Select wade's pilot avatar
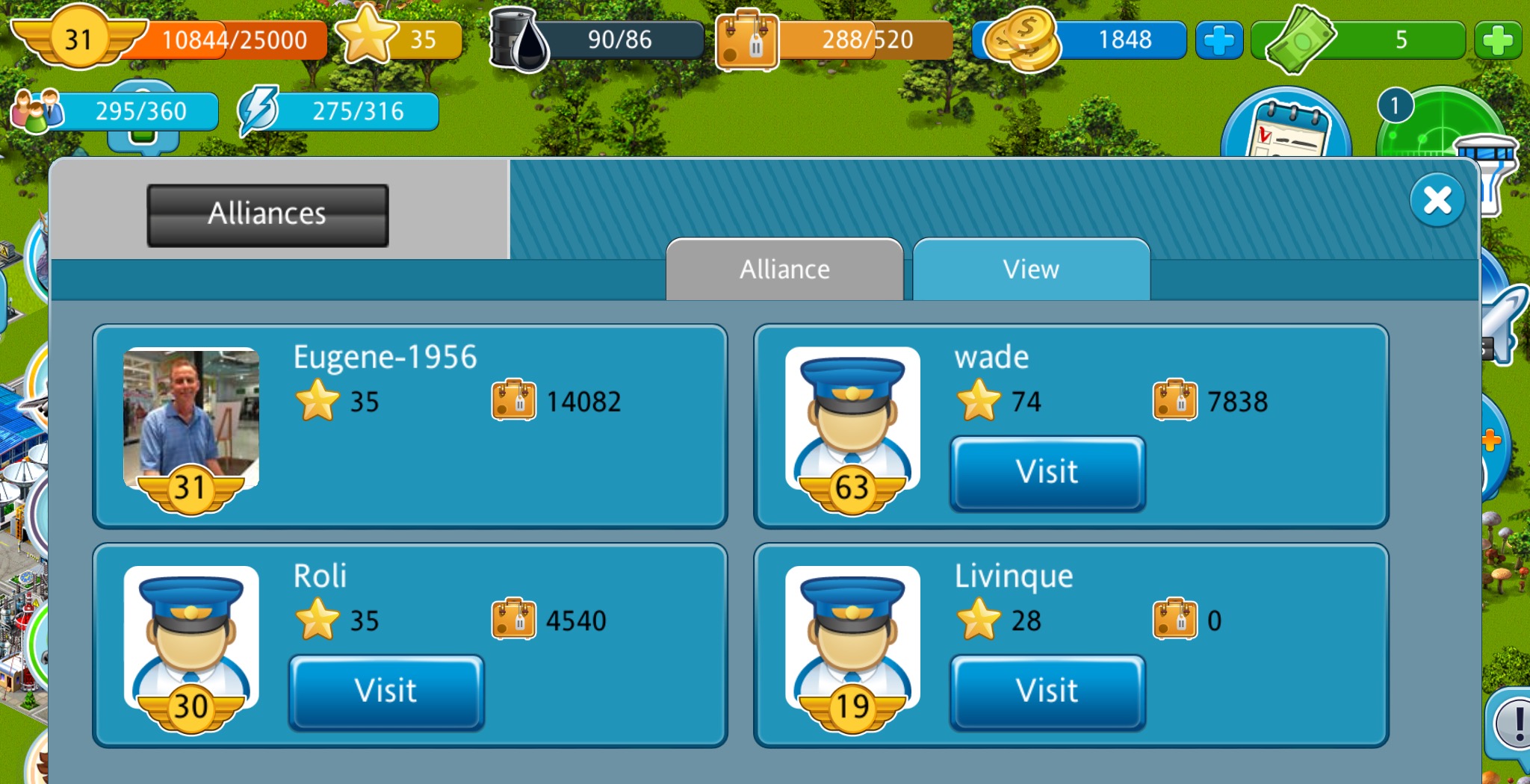The width and height of the screenshot is (1530, 784). point(852,418)
